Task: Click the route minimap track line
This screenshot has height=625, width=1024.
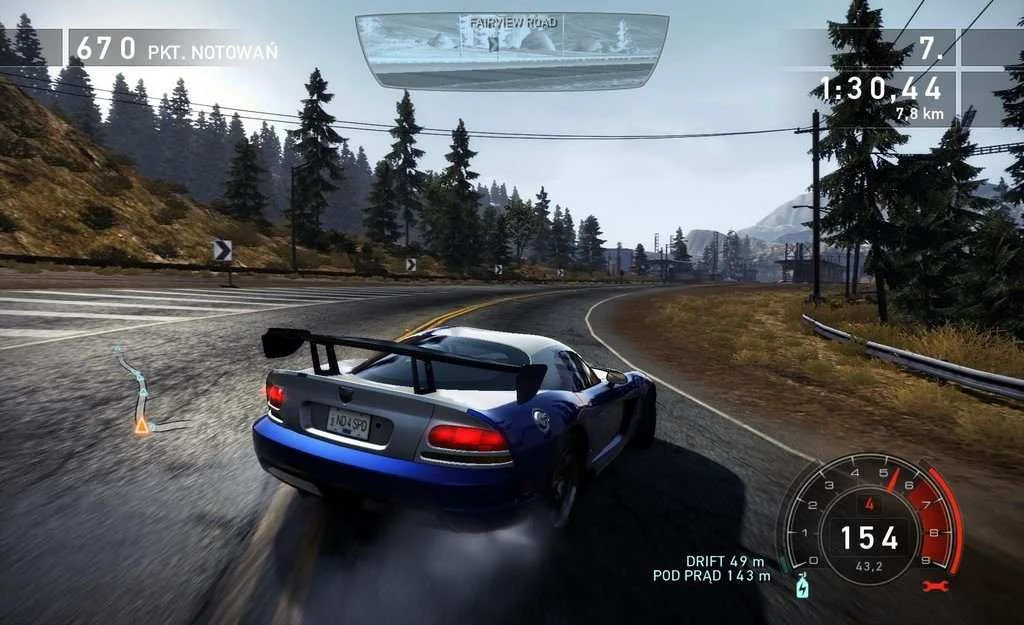Action: 136,384
